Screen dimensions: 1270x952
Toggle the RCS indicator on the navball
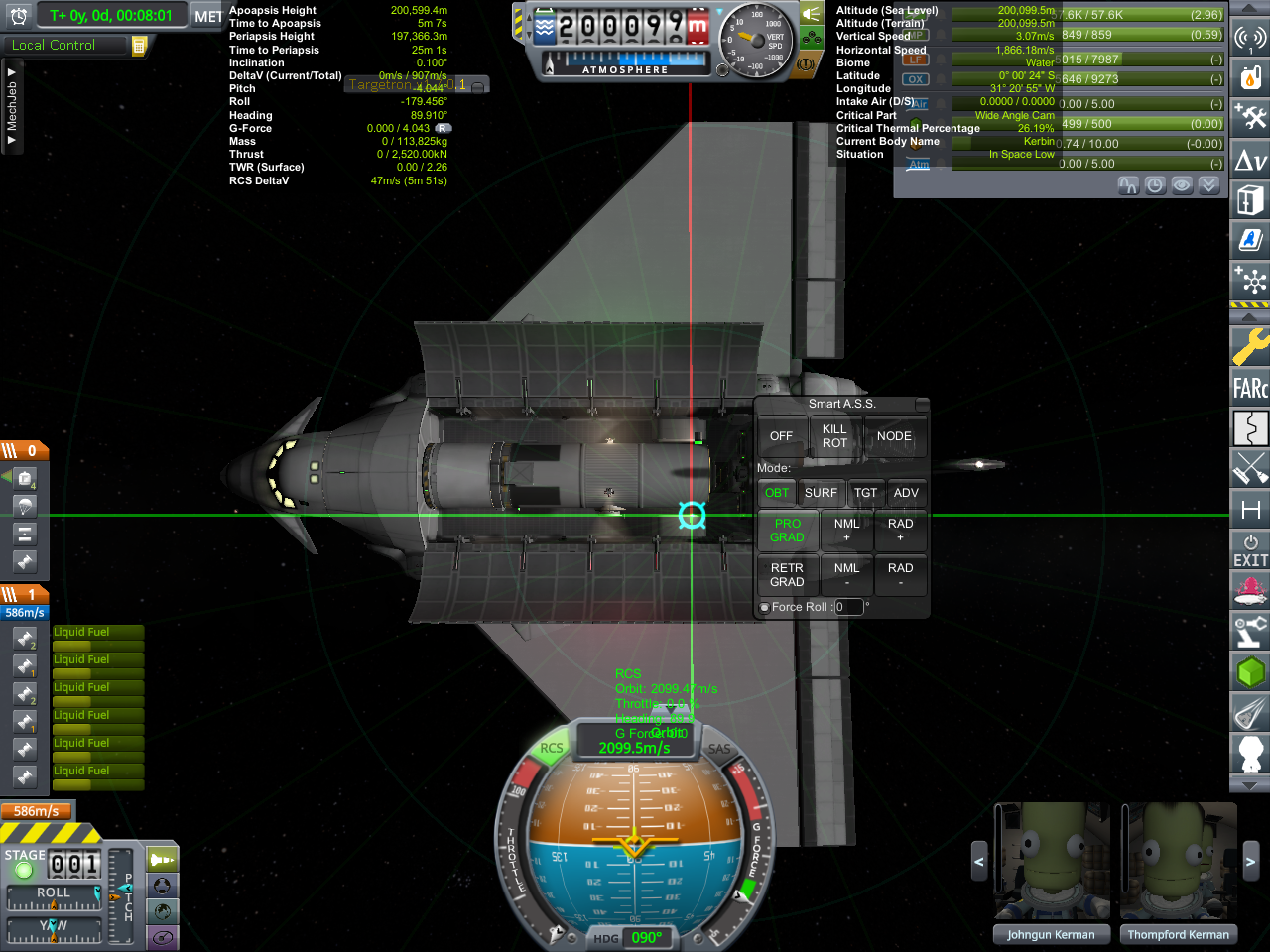[x=552, y=749]
